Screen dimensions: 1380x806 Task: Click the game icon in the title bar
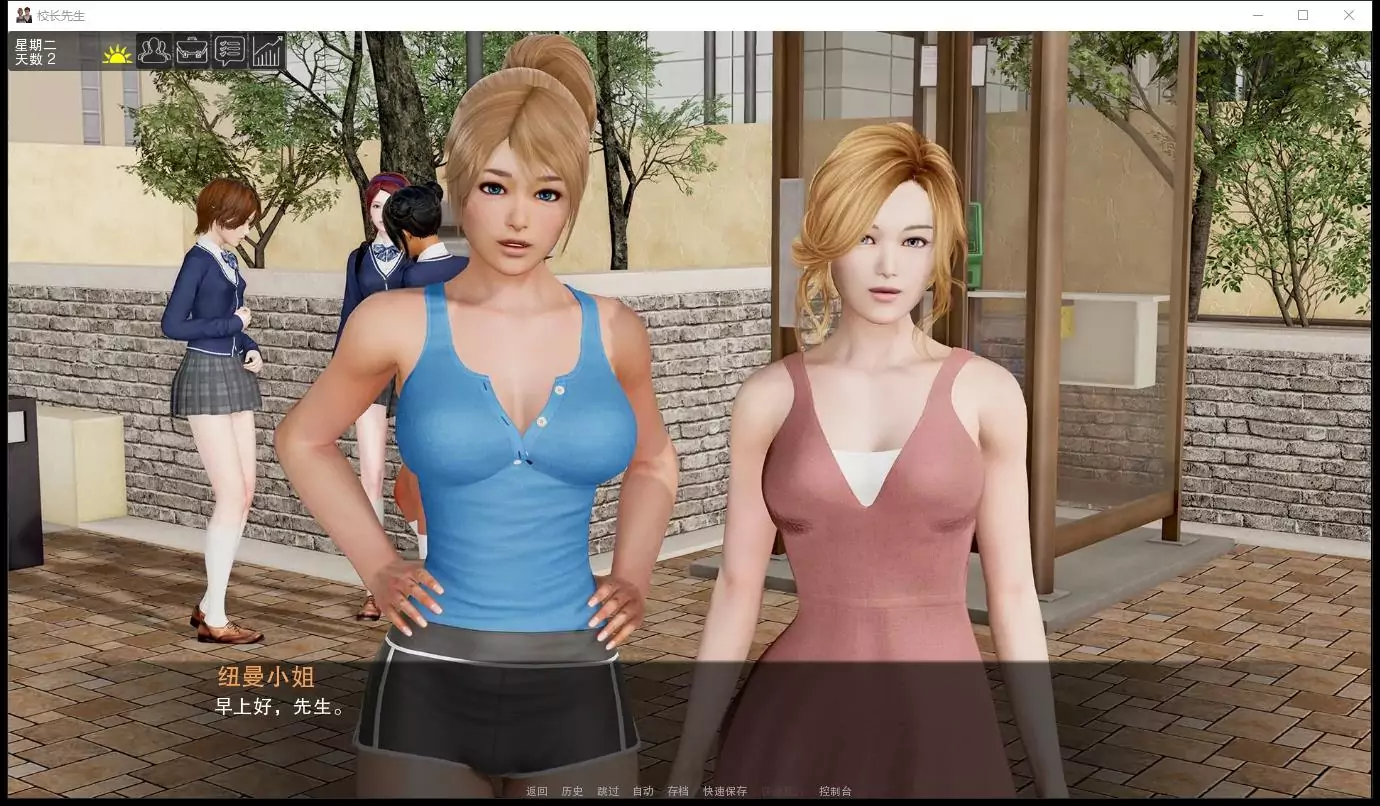21,14
